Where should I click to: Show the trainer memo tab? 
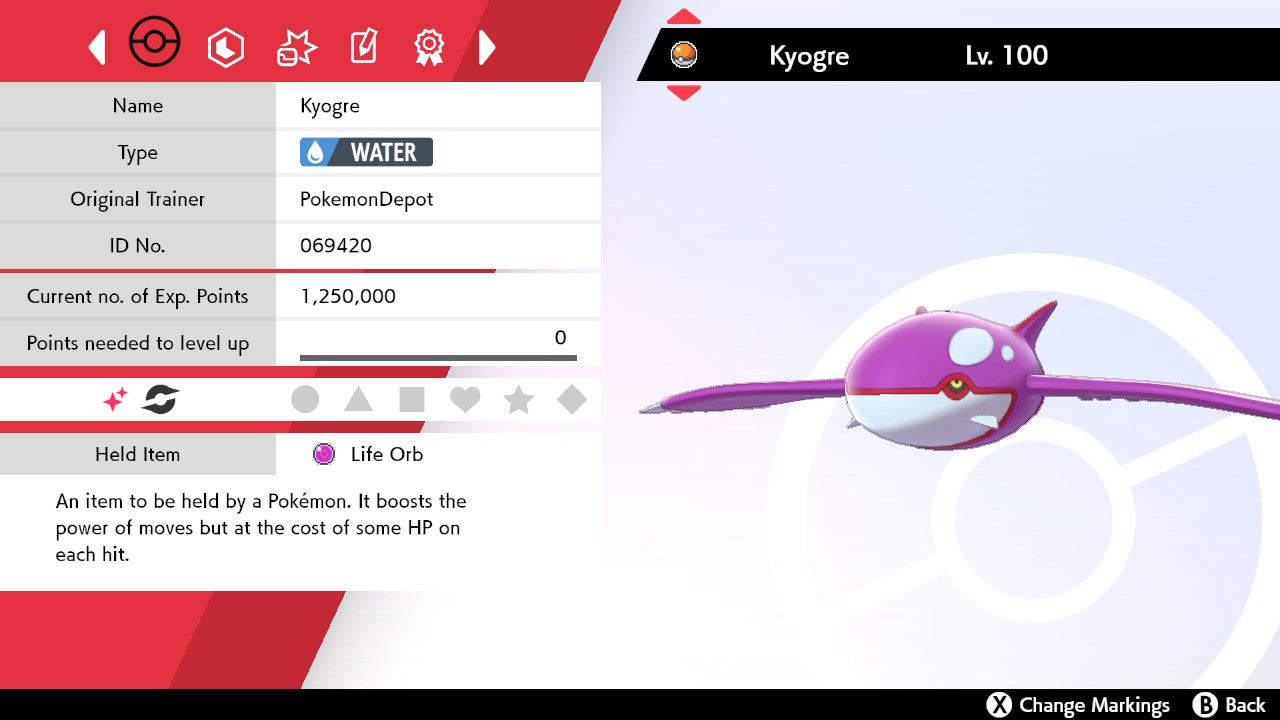(x=363, y=47)
